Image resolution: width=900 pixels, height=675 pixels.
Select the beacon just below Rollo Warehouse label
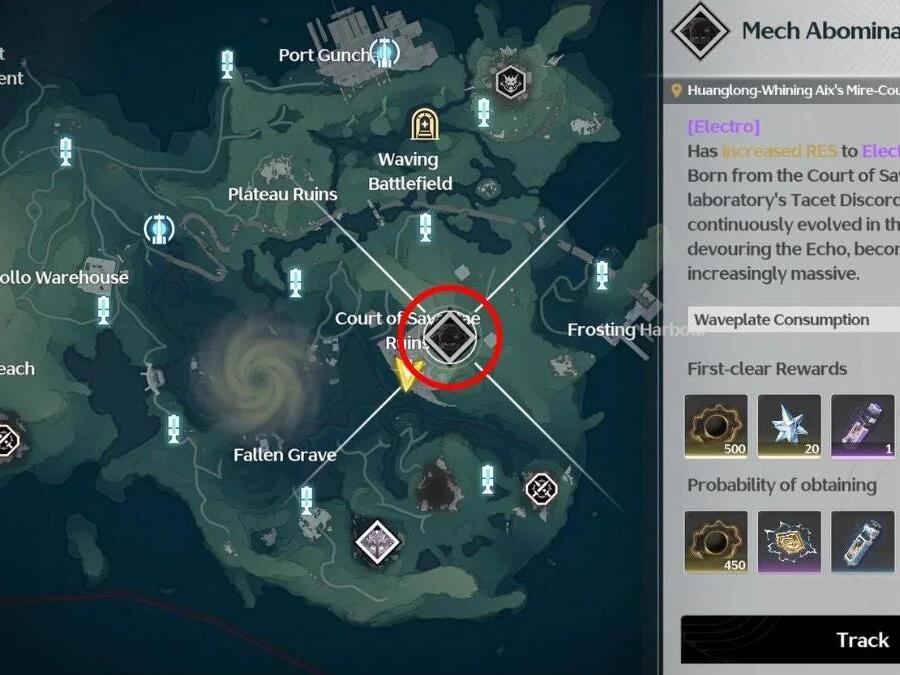(104, 308)
